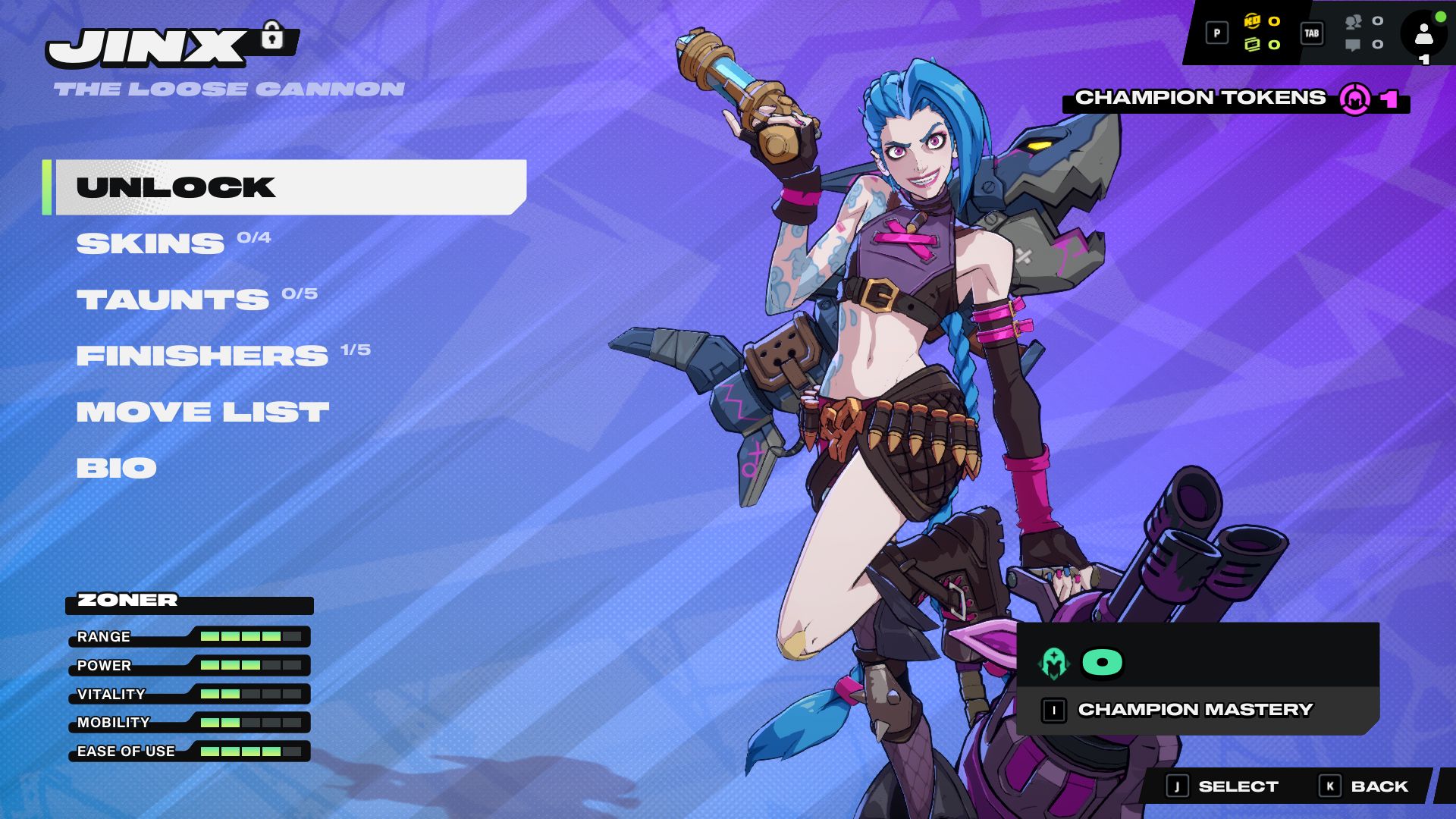Open Jinx's Bio page
Screen dimensions: 1456x819
coord(116,468)
